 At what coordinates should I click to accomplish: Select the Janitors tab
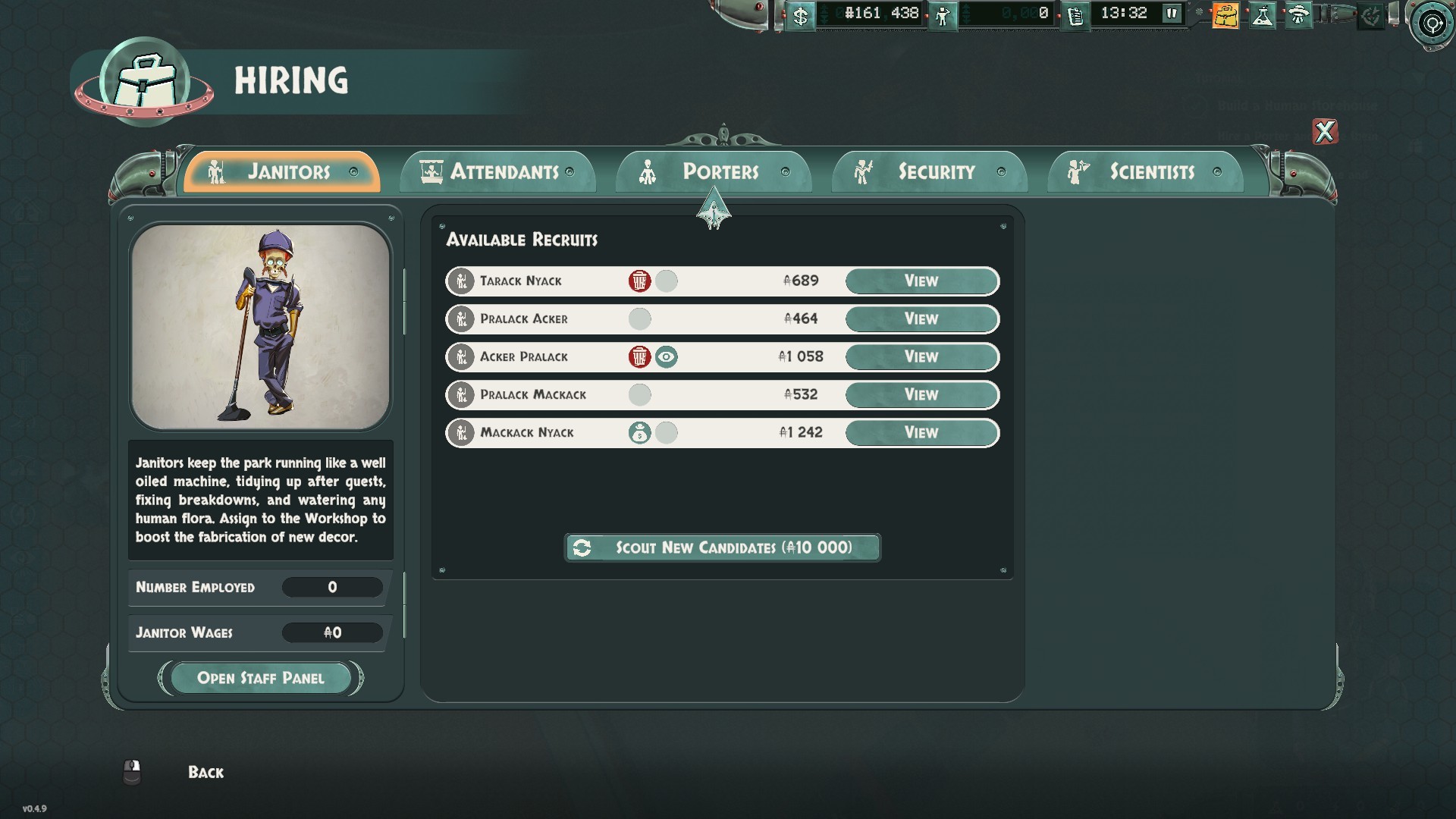click(282, 172)
